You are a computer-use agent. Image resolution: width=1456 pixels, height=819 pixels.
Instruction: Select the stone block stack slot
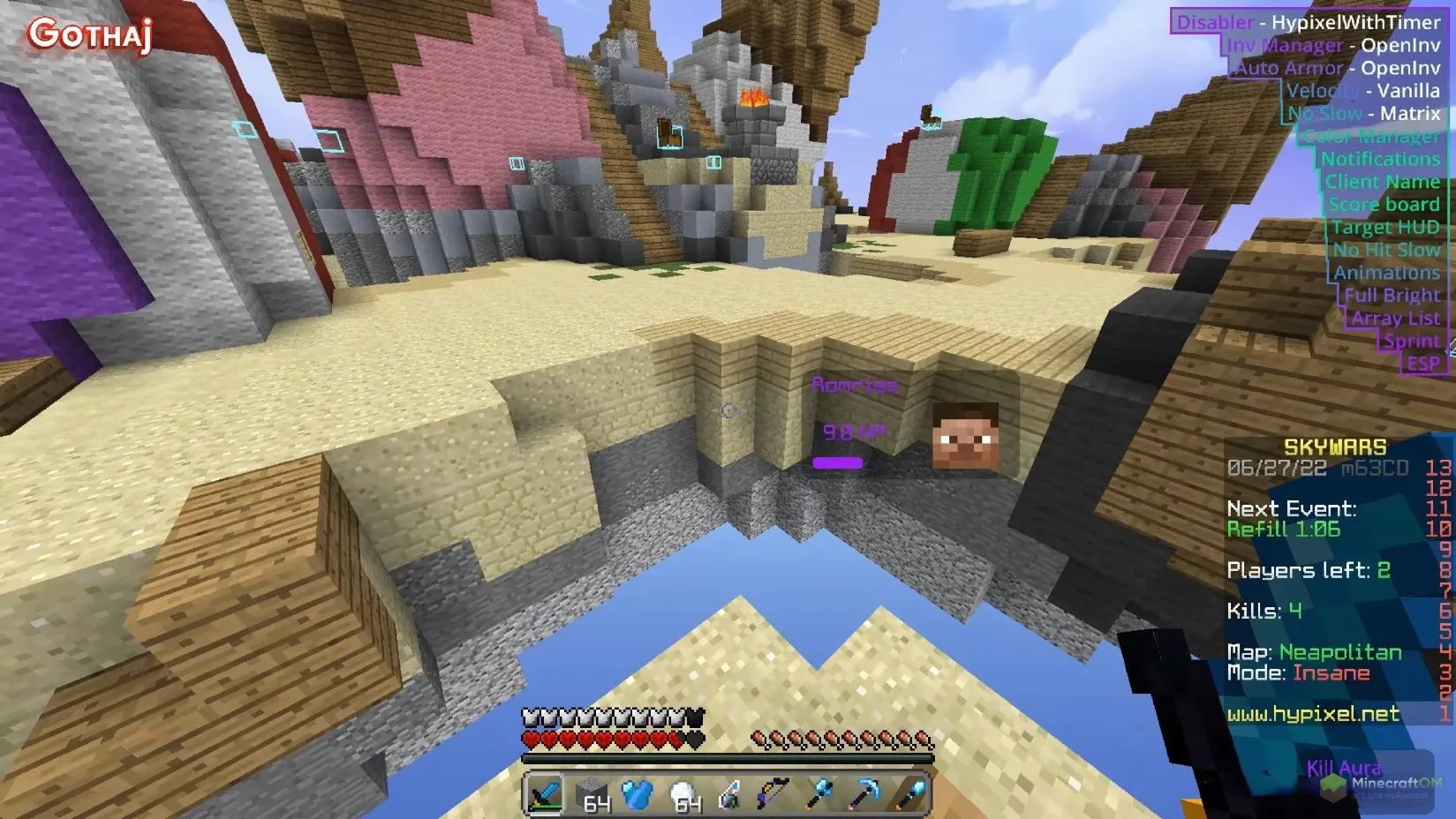pos(591,794)
